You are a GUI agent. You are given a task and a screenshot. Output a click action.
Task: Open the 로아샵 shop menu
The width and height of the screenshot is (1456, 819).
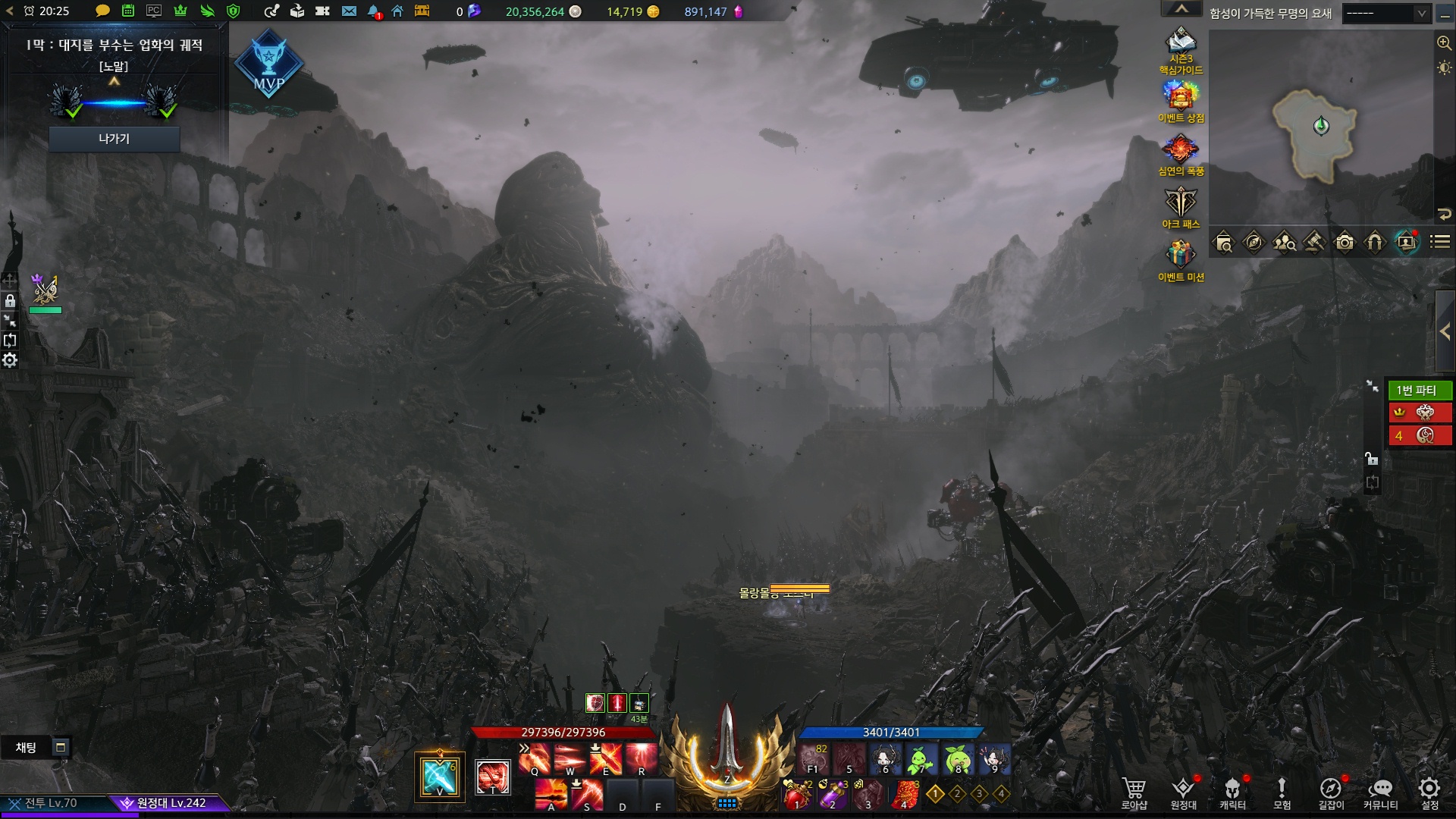click(x=1134, y=792)
